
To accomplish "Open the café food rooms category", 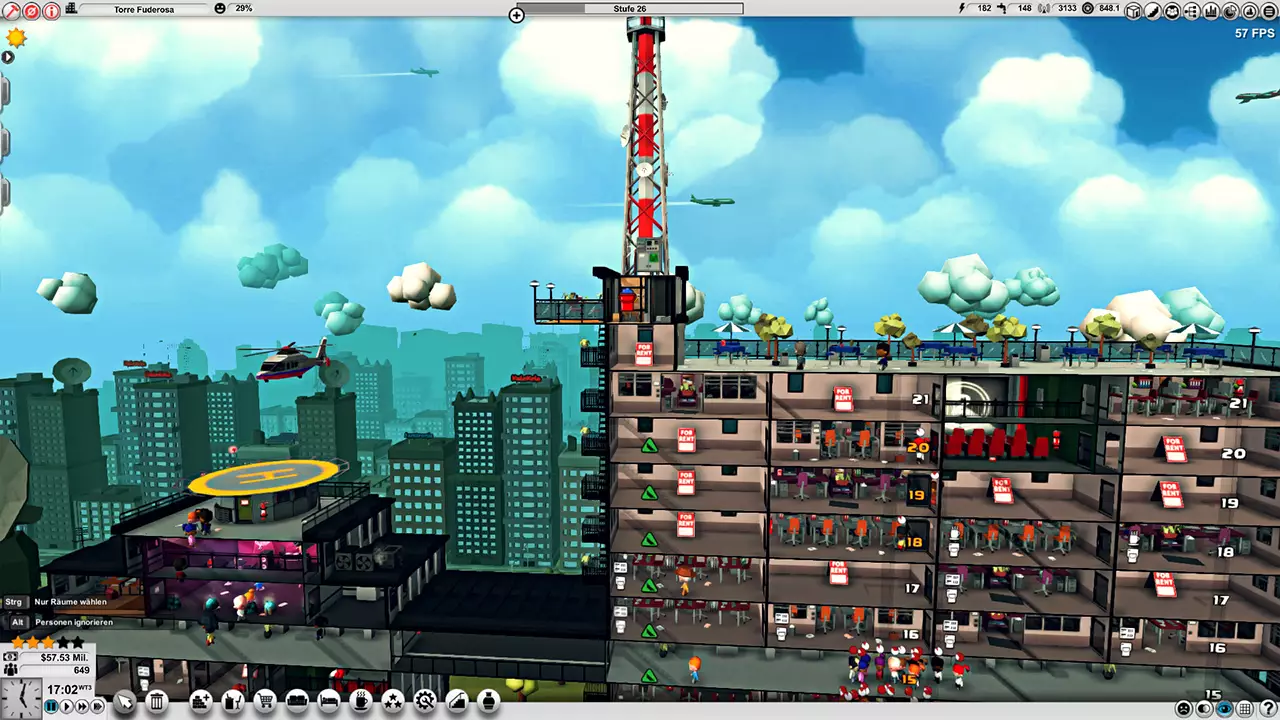I will 361,702.
